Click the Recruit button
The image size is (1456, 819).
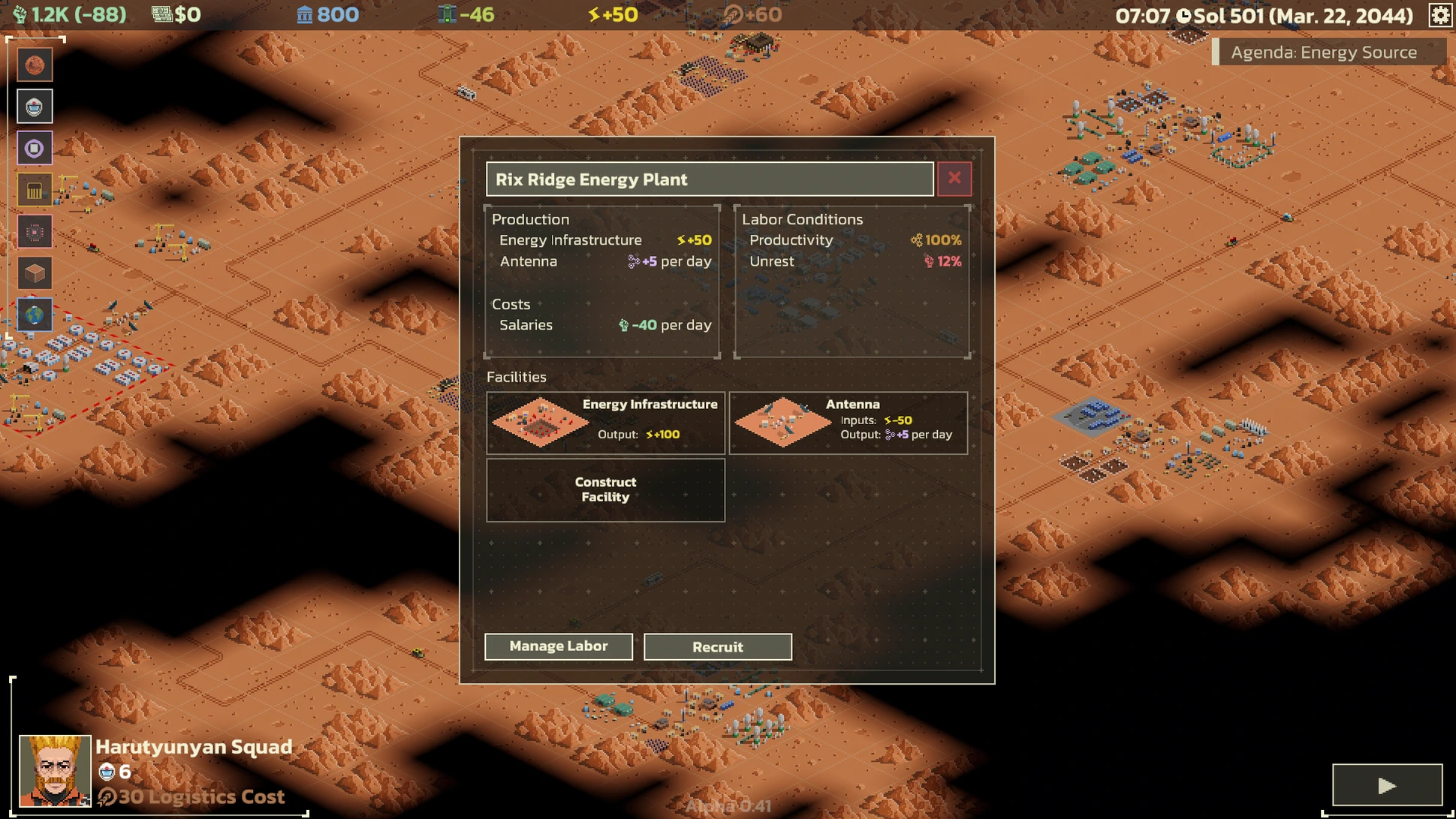coord(717,647)
